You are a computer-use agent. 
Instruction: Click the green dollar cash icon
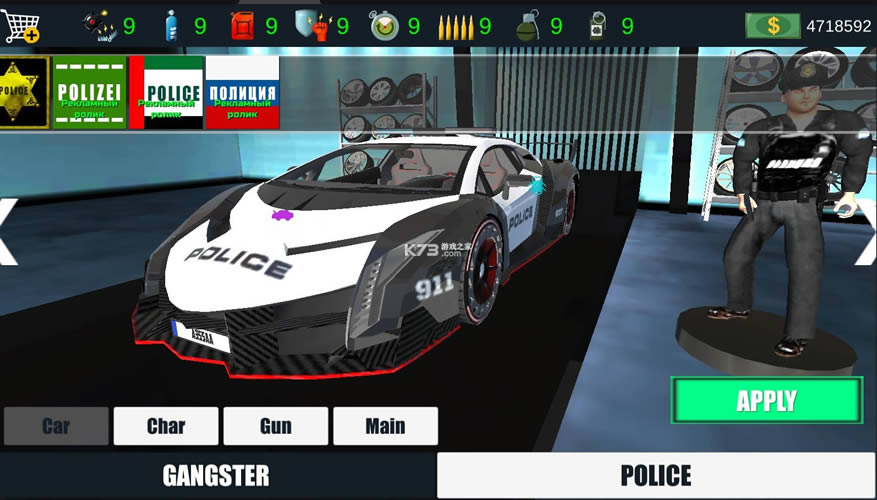coord(773,26)
